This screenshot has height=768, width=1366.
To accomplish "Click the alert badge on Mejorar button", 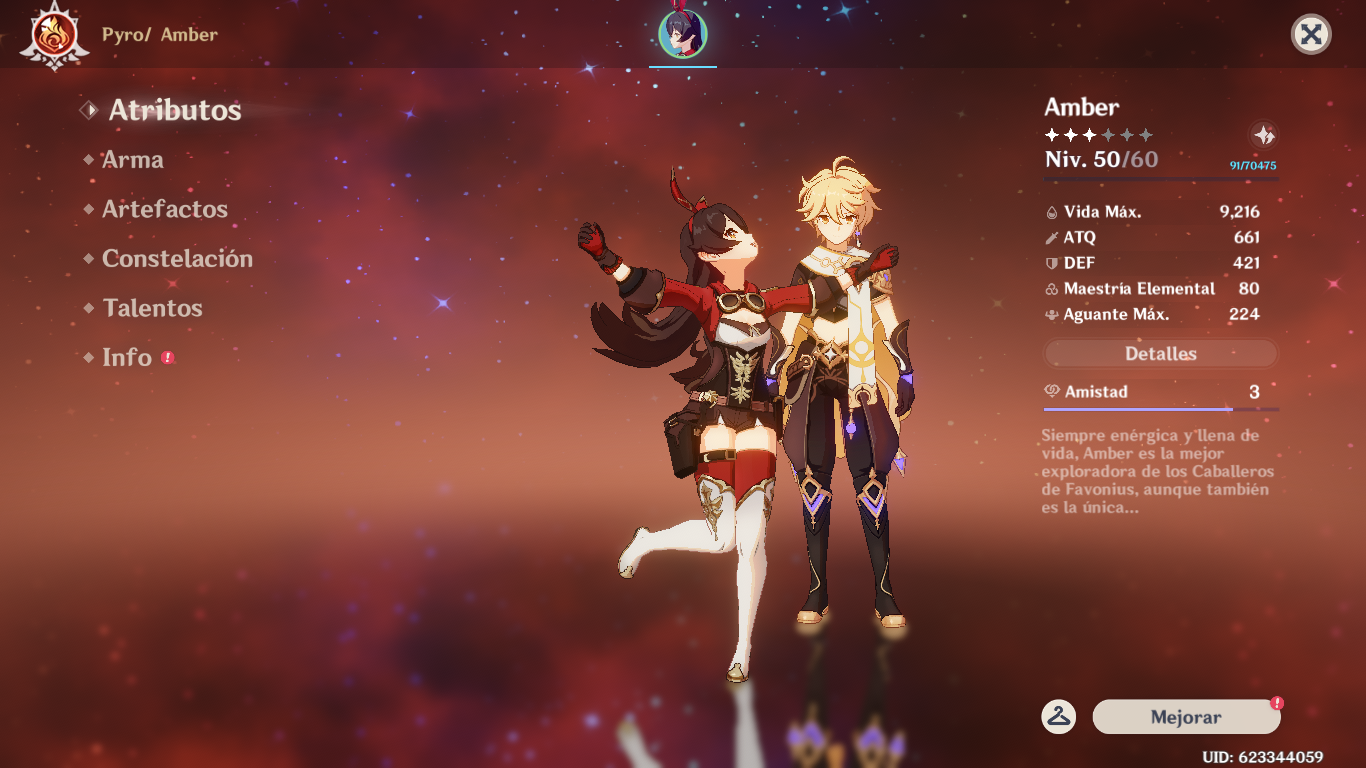I will tap(1276, 703).
